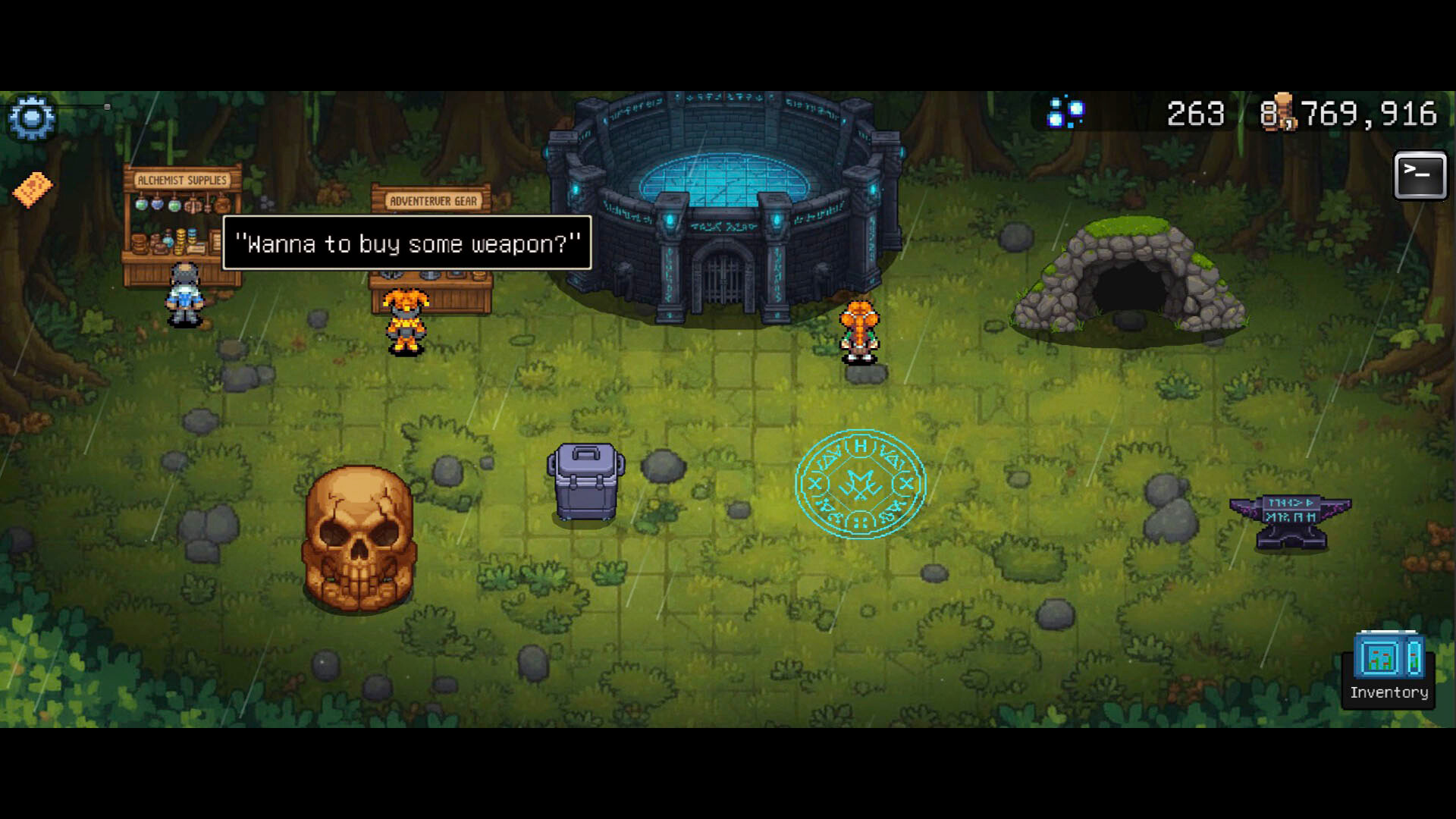Click the Alchemist Supplies shop sign
The image size is (1456, 819).
(x=182, y=180)
